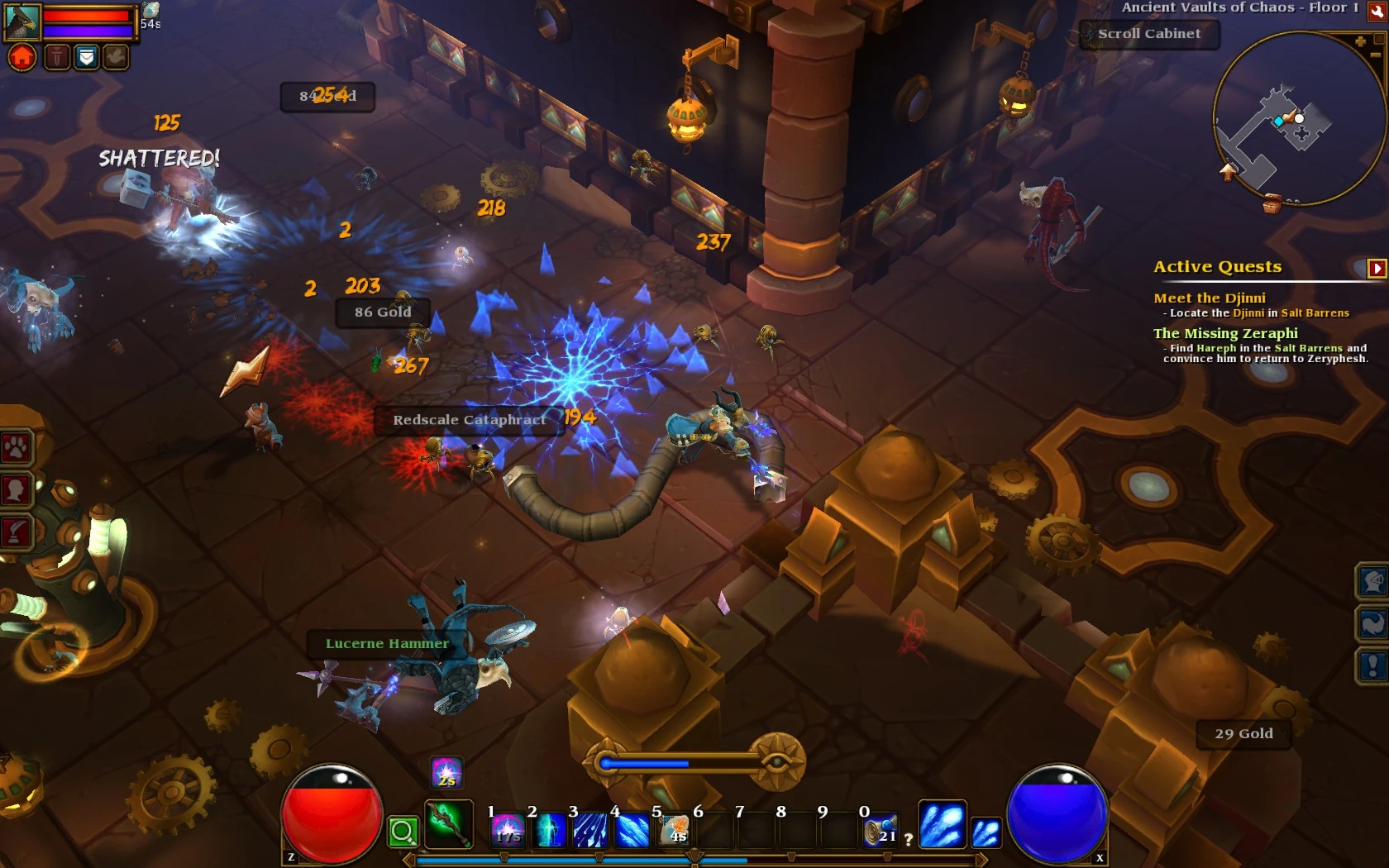Click the bird send-pet-to-town icon
Screen dimensions: 1389x868
[117, 56]
